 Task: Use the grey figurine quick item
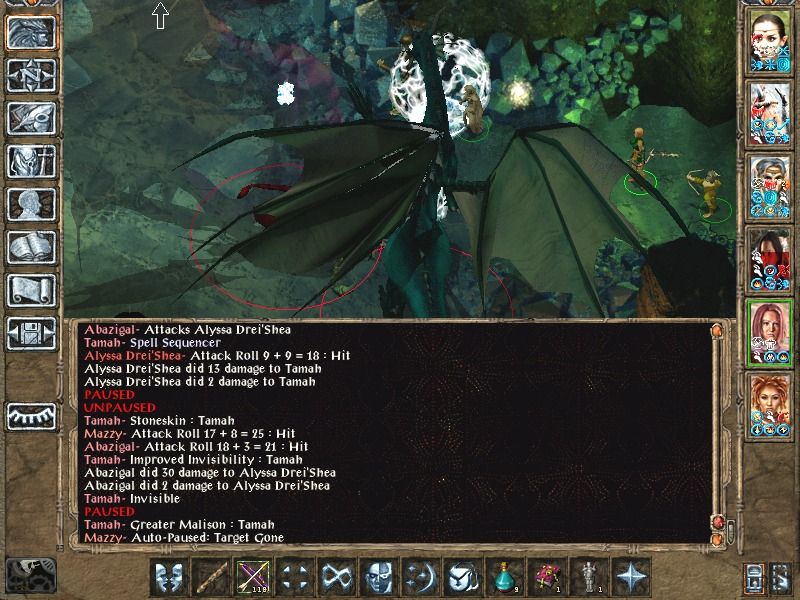tap(588, 577)
